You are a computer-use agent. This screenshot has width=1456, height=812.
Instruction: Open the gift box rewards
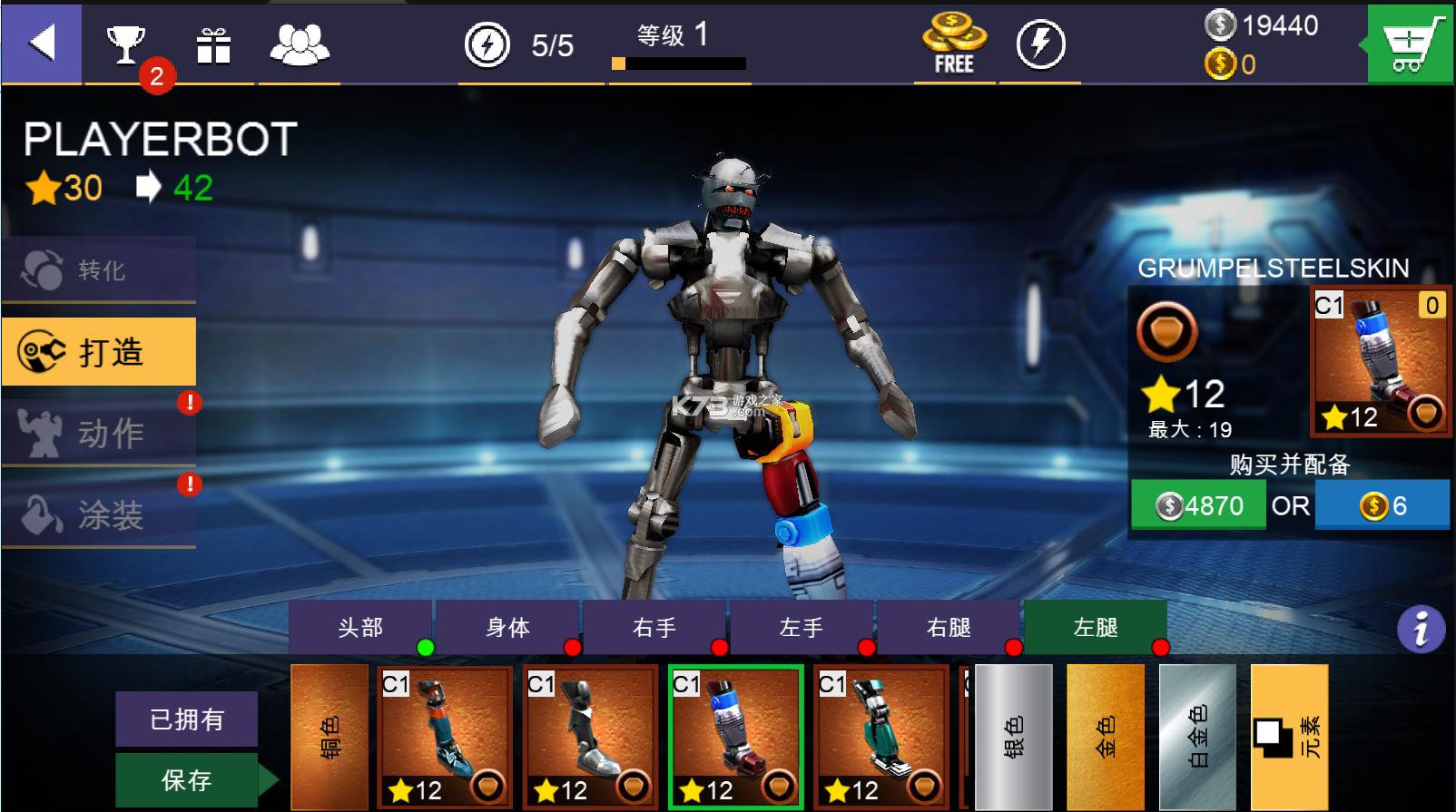pos(213,44)
